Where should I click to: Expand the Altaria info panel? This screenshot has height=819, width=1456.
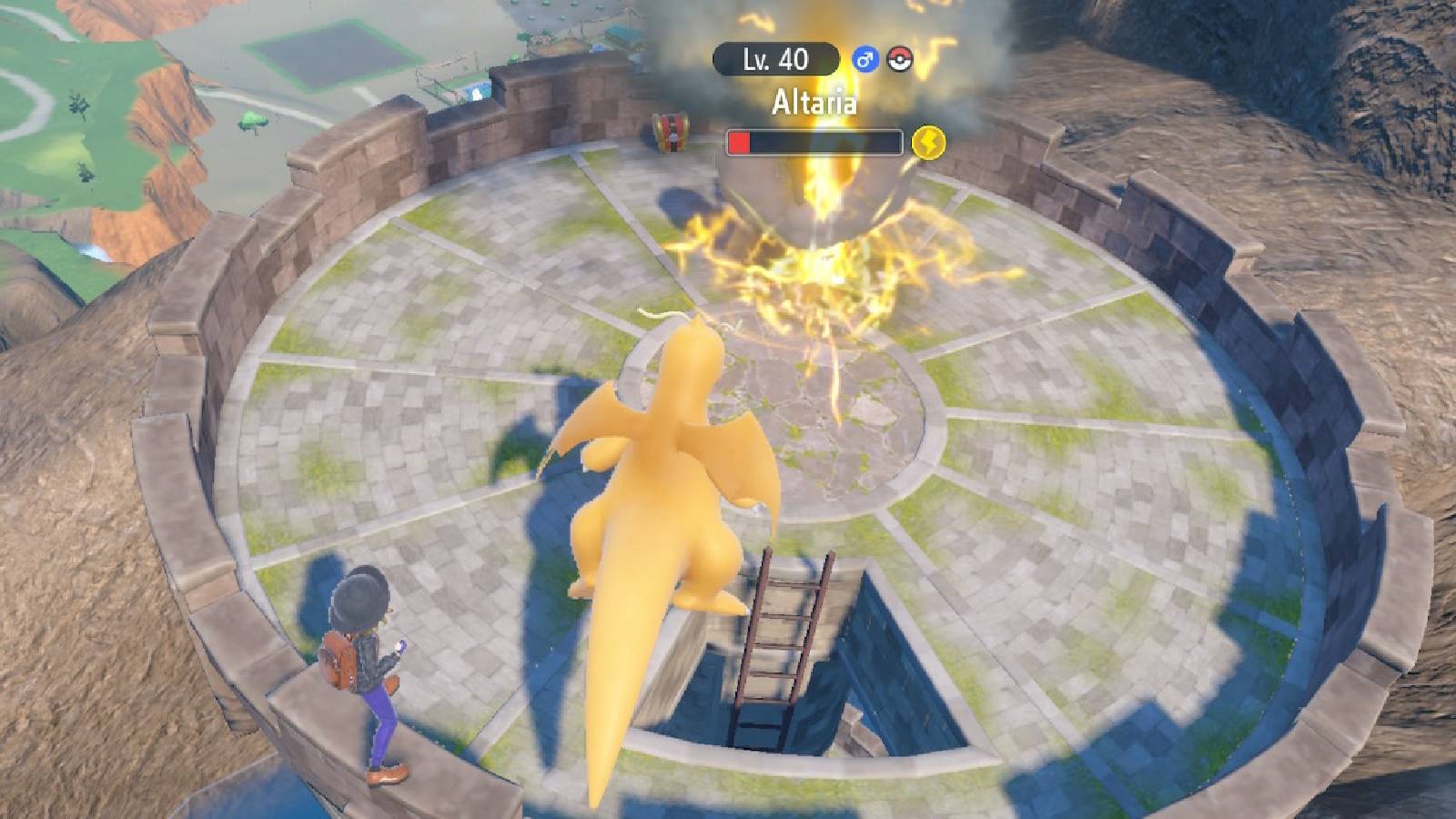coord(815,102)
